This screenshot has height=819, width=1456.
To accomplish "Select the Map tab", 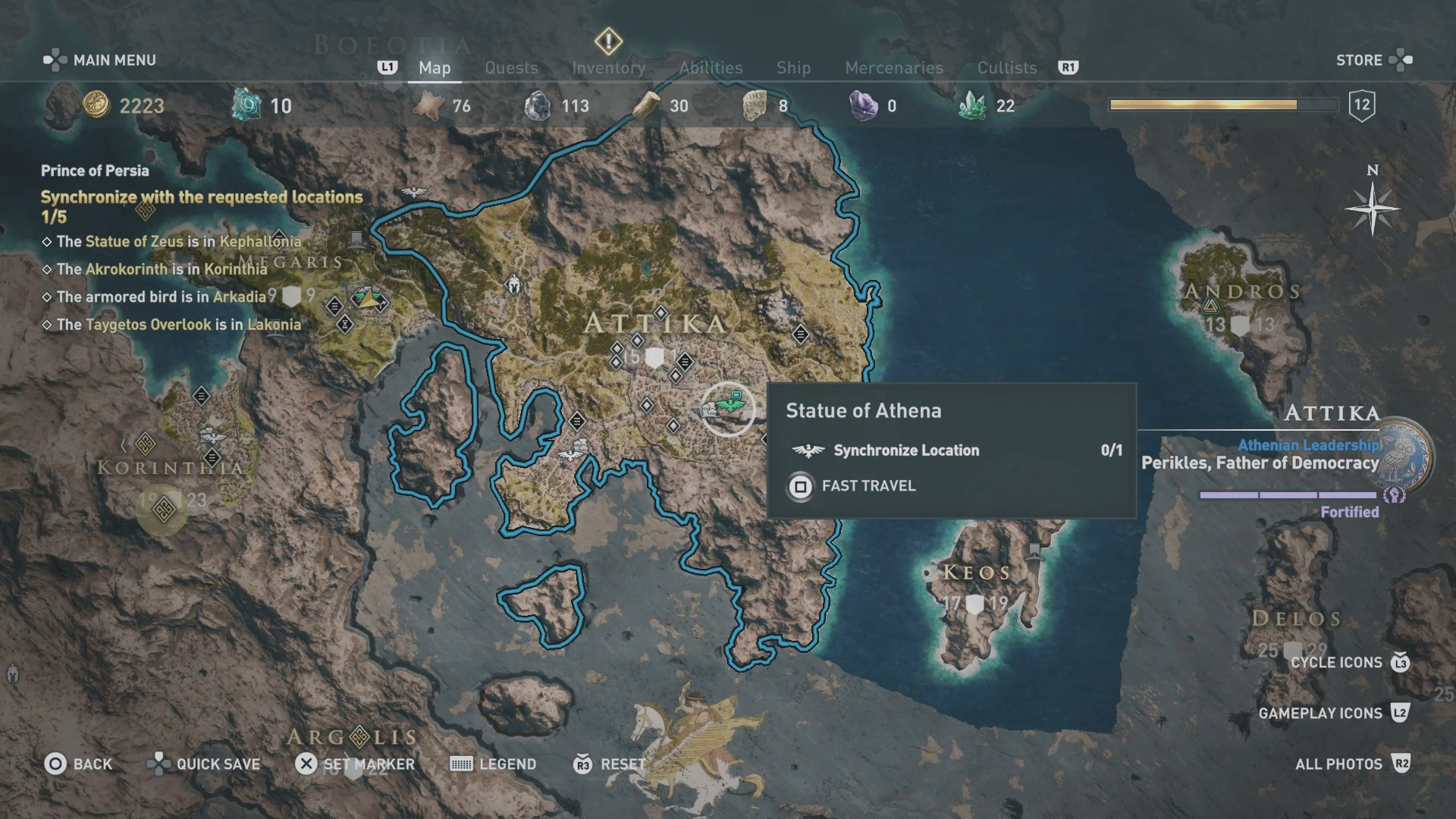I will (435, 67).
